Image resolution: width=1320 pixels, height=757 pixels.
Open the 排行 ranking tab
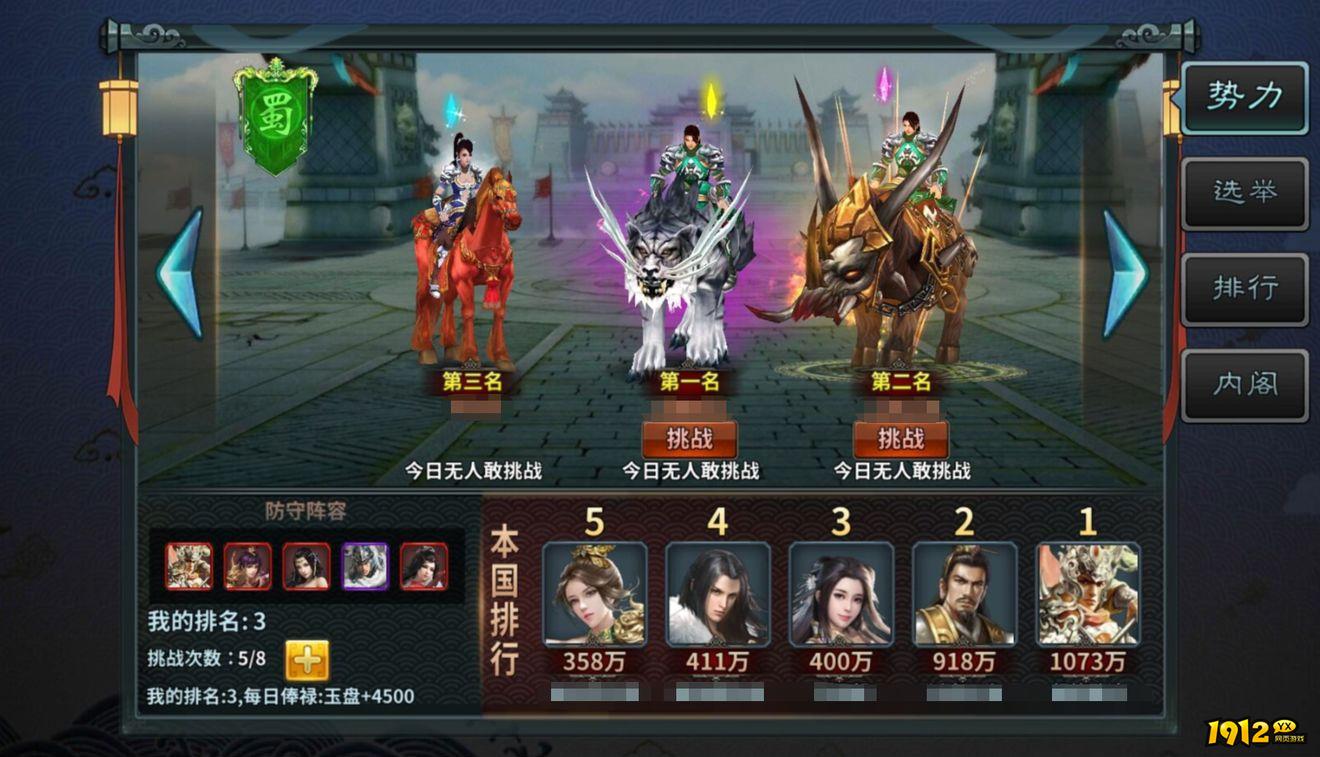[1244, 289]
